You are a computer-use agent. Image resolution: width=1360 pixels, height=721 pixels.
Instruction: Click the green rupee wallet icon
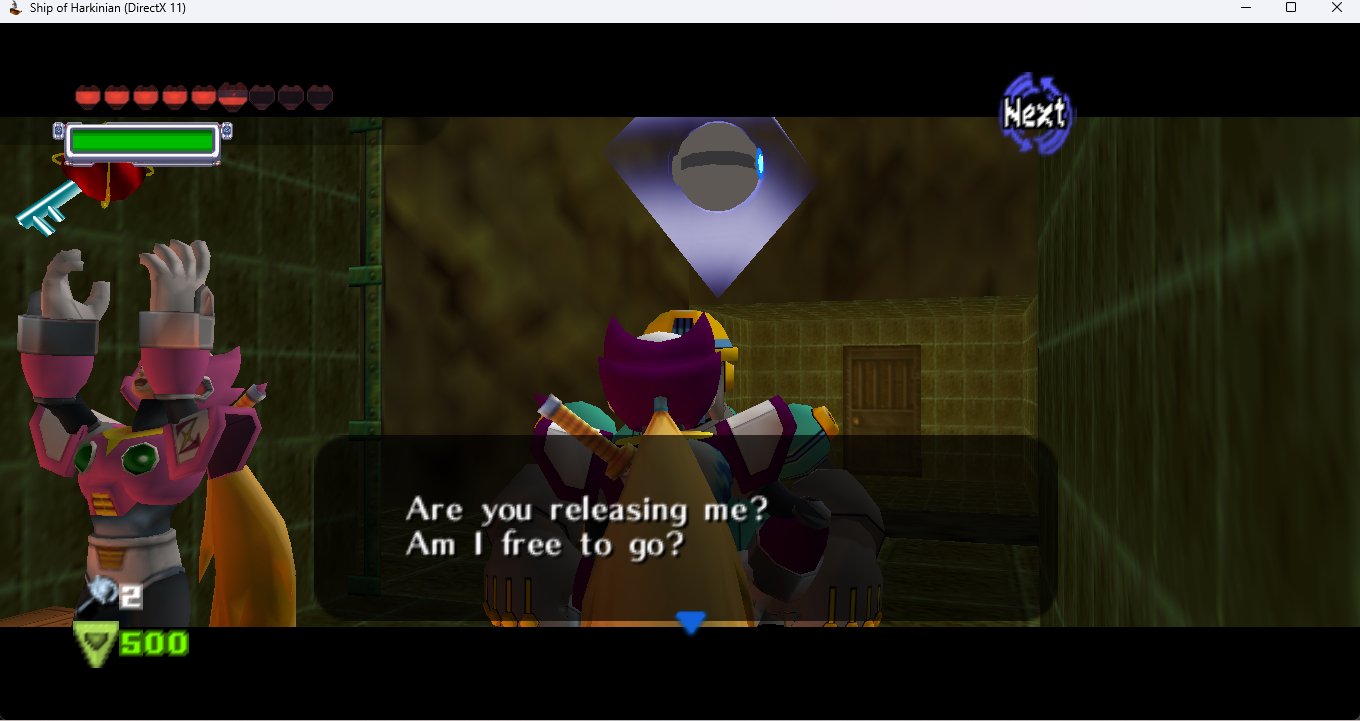pyautogui.click(x=96, y=643)
